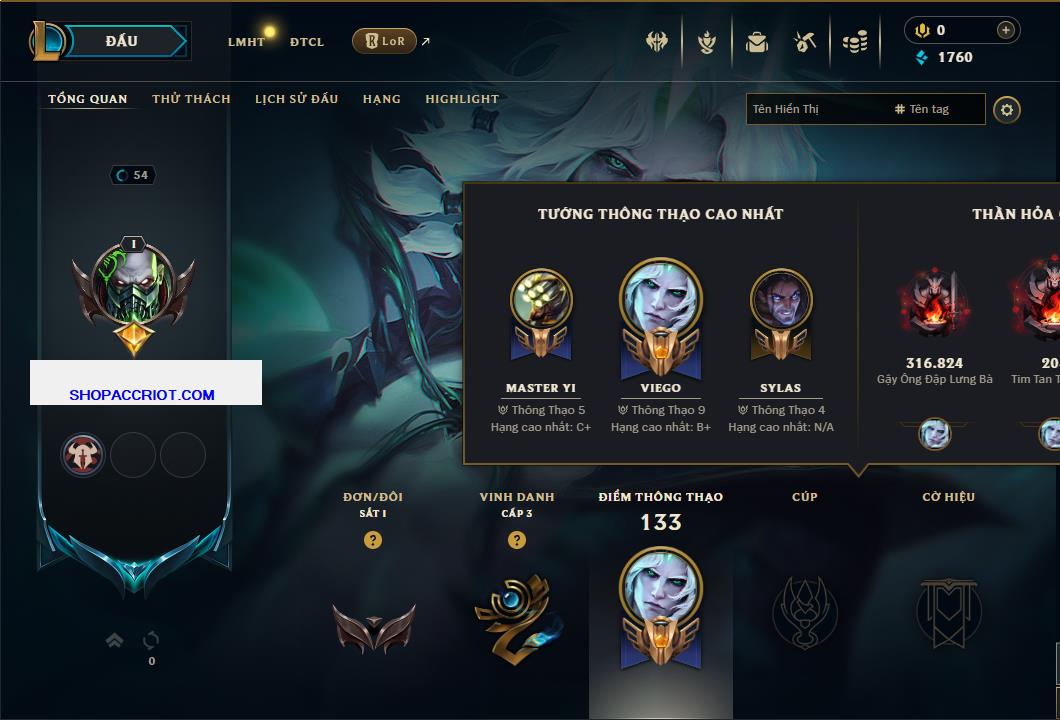
Task: Select the HẠNG tab
Action: click(x=381, y=99)
